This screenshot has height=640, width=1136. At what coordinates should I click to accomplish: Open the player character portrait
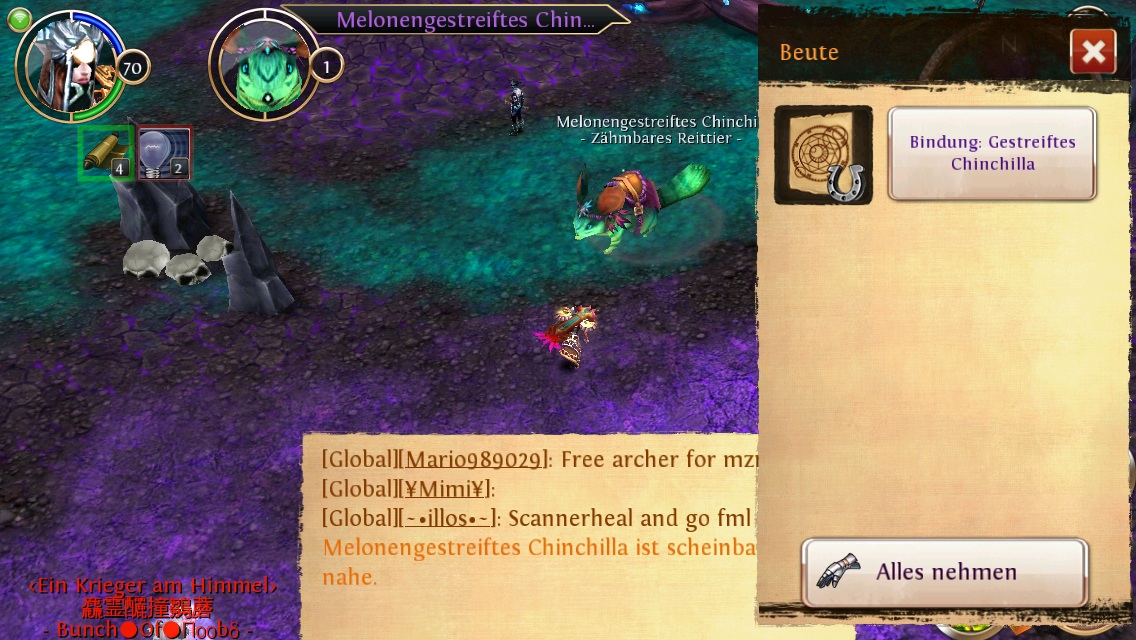pyautogui.click(x=69, y=64)
